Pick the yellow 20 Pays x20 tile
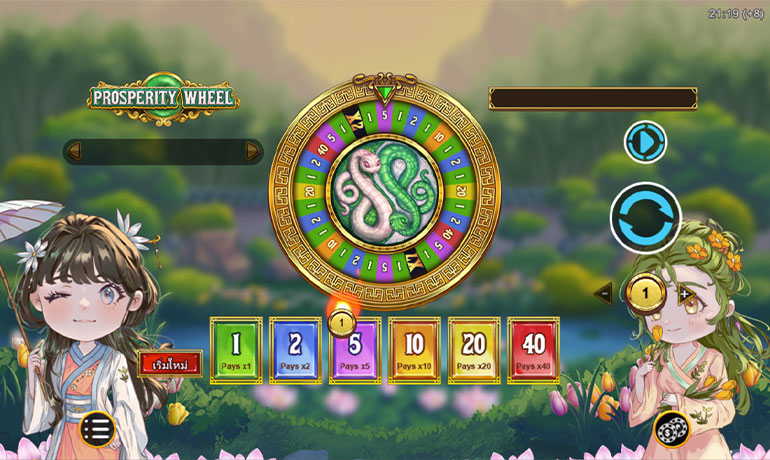Screen dimensions: 770x460 click(x=474, y=350)
